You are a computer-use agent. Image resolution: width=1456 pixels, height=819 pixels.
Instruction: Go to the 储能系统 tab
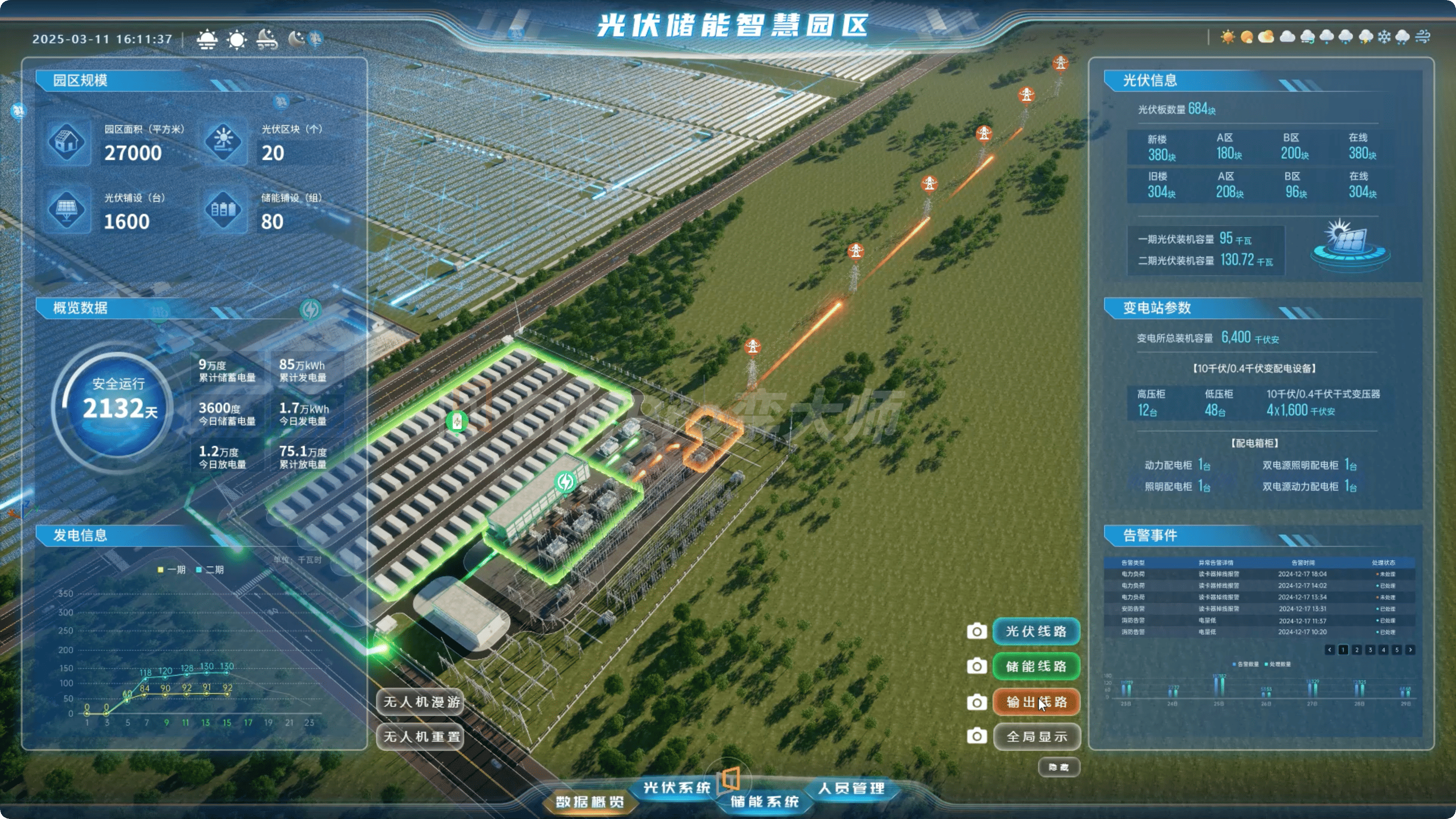pos(764,801)
